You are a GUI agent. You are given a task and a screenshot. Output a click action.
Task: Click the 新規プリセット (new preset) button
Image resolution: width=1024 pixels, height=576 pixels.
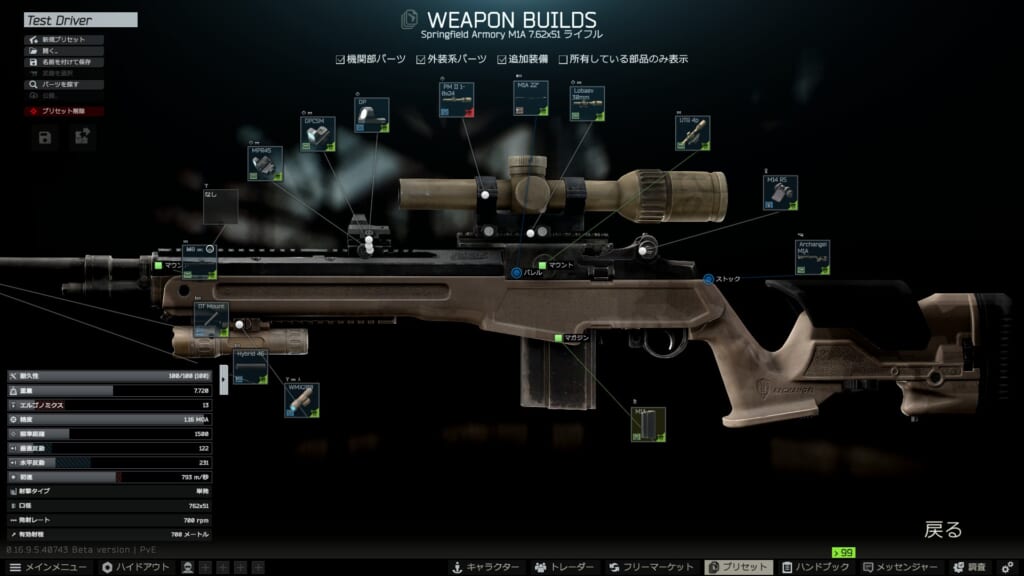[63, 40]
